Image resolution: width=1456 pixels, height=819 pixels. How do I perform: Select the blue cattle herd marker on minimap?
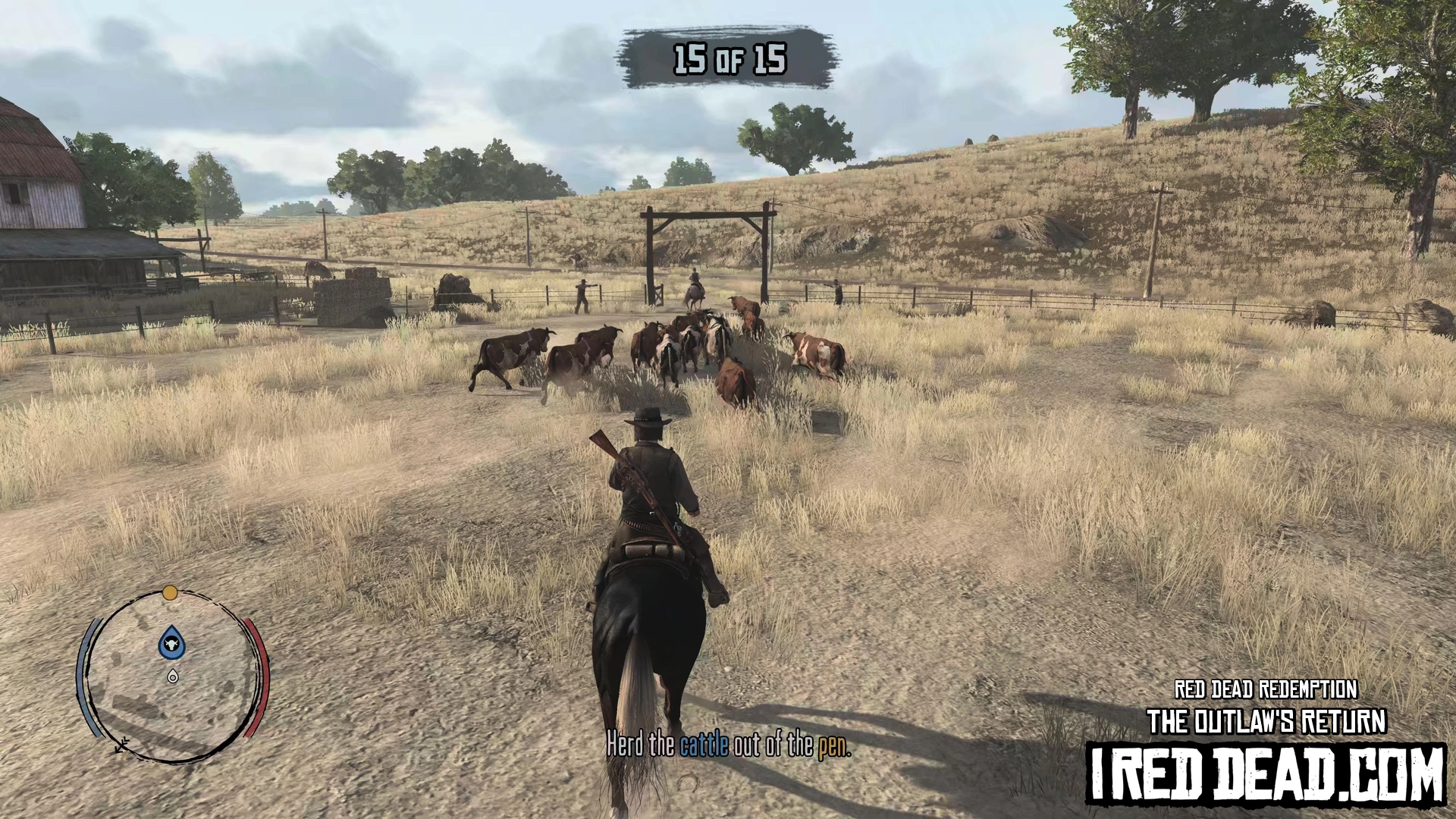click(x=172, y=643)
